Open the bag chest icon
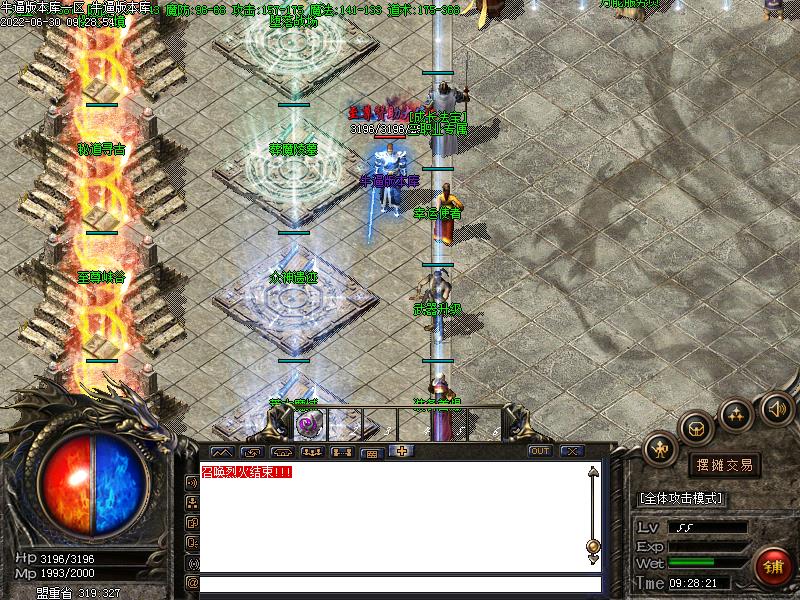Viewport: 800px width, 600px height. 697,427
